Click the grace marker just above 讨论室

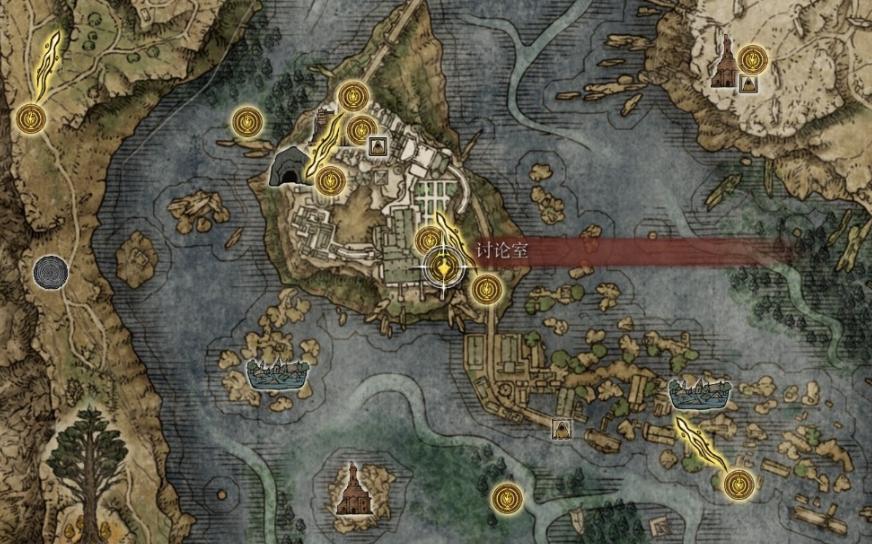[x=429, y=240]
